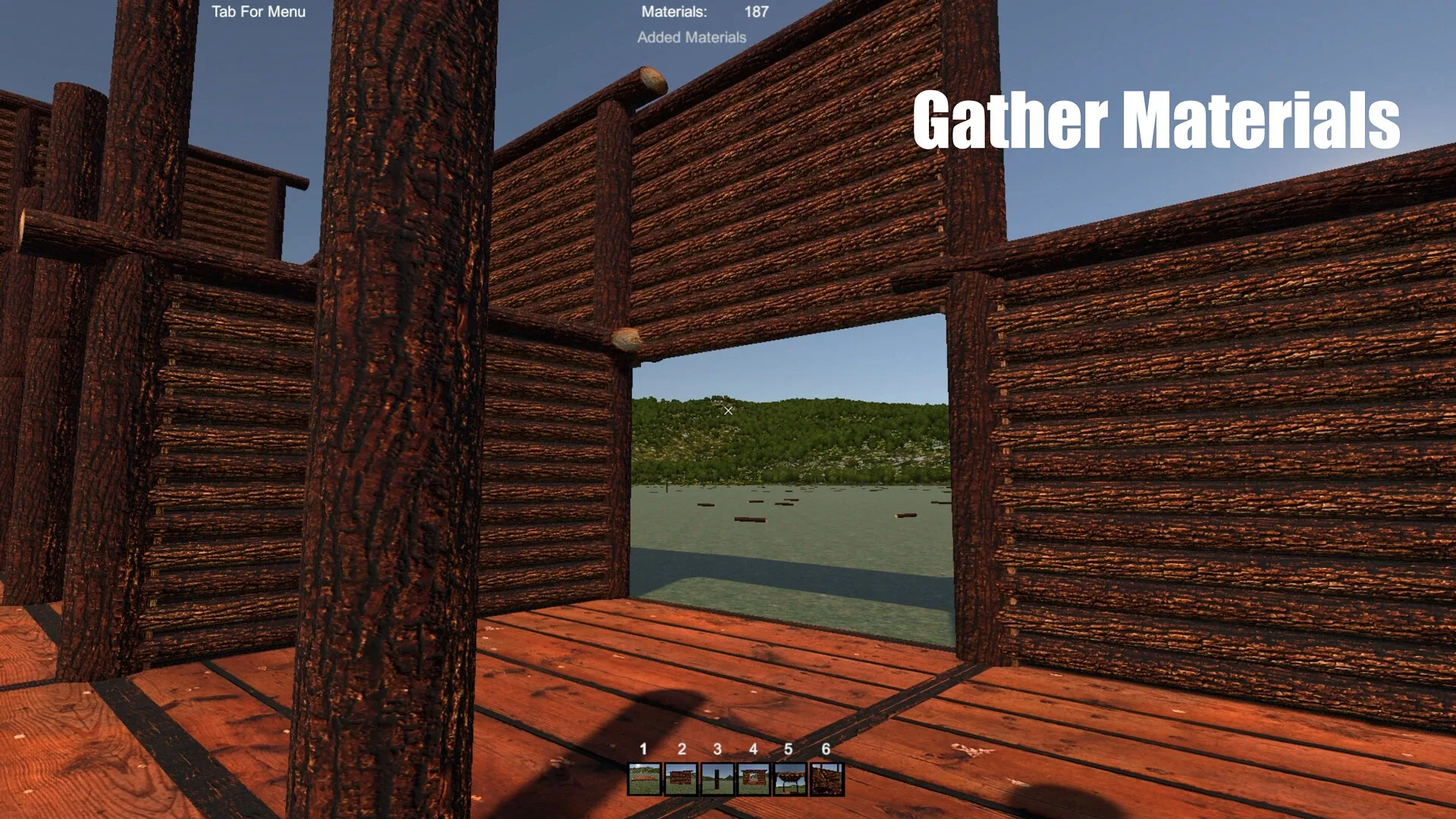The width and height of the screenshot is (1456, 819).
Task: Click the number 5 hotbar label
Action: coord(788,749)
